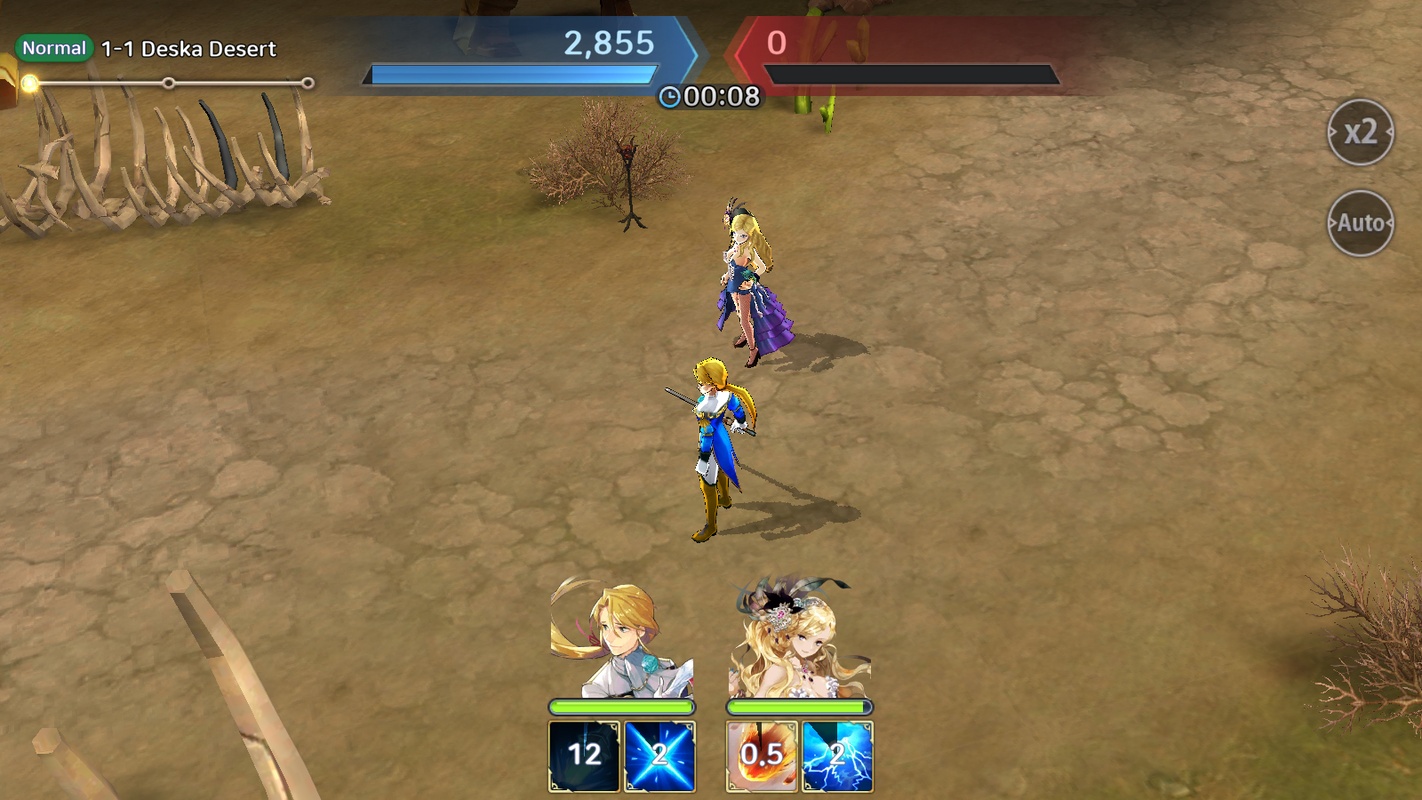Select the blonde lady with feathered hat portrait

point(799,640)
